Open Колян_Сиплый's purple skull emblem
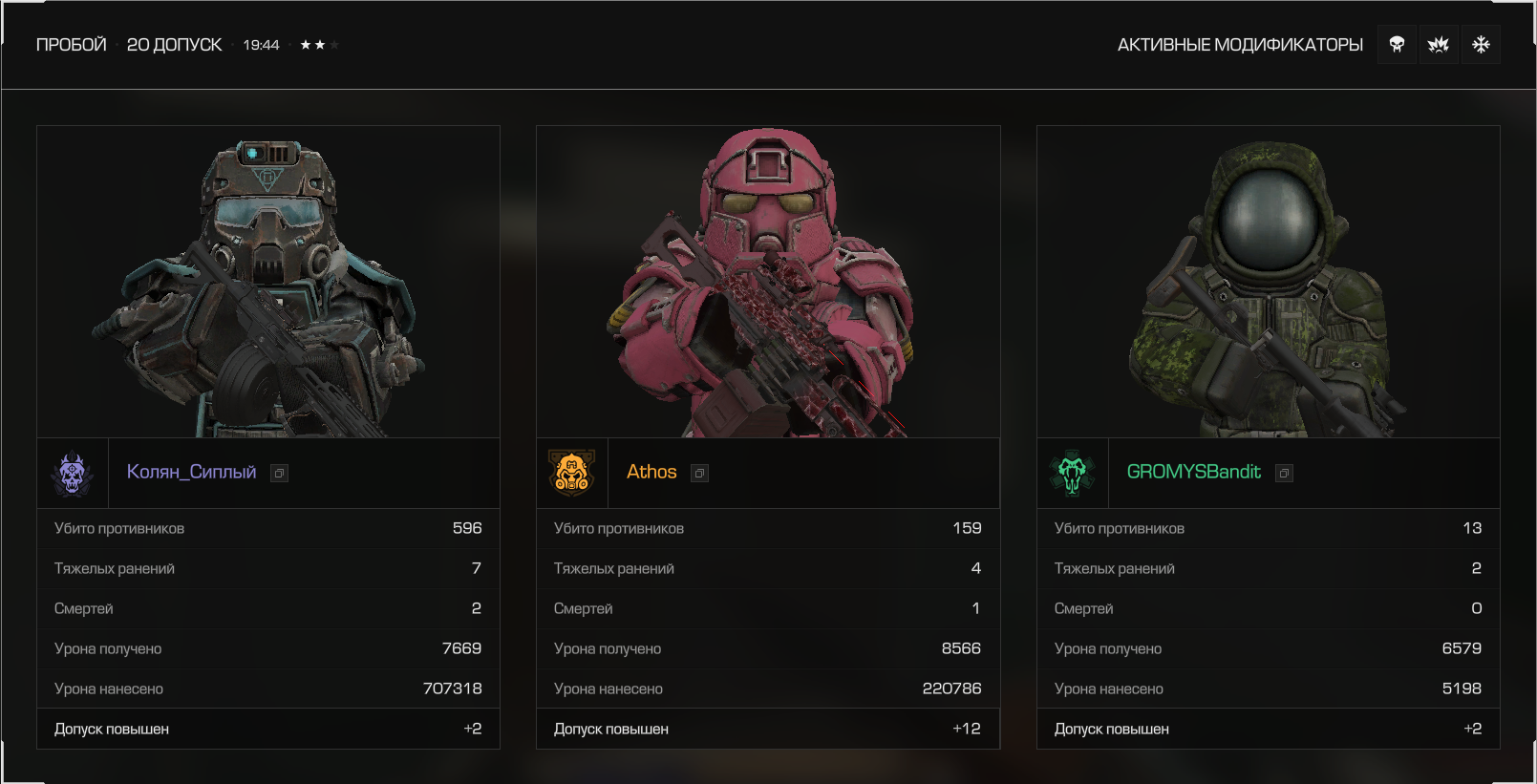The height and width of the screenshot is (784, 1537). tap(73, 473)
